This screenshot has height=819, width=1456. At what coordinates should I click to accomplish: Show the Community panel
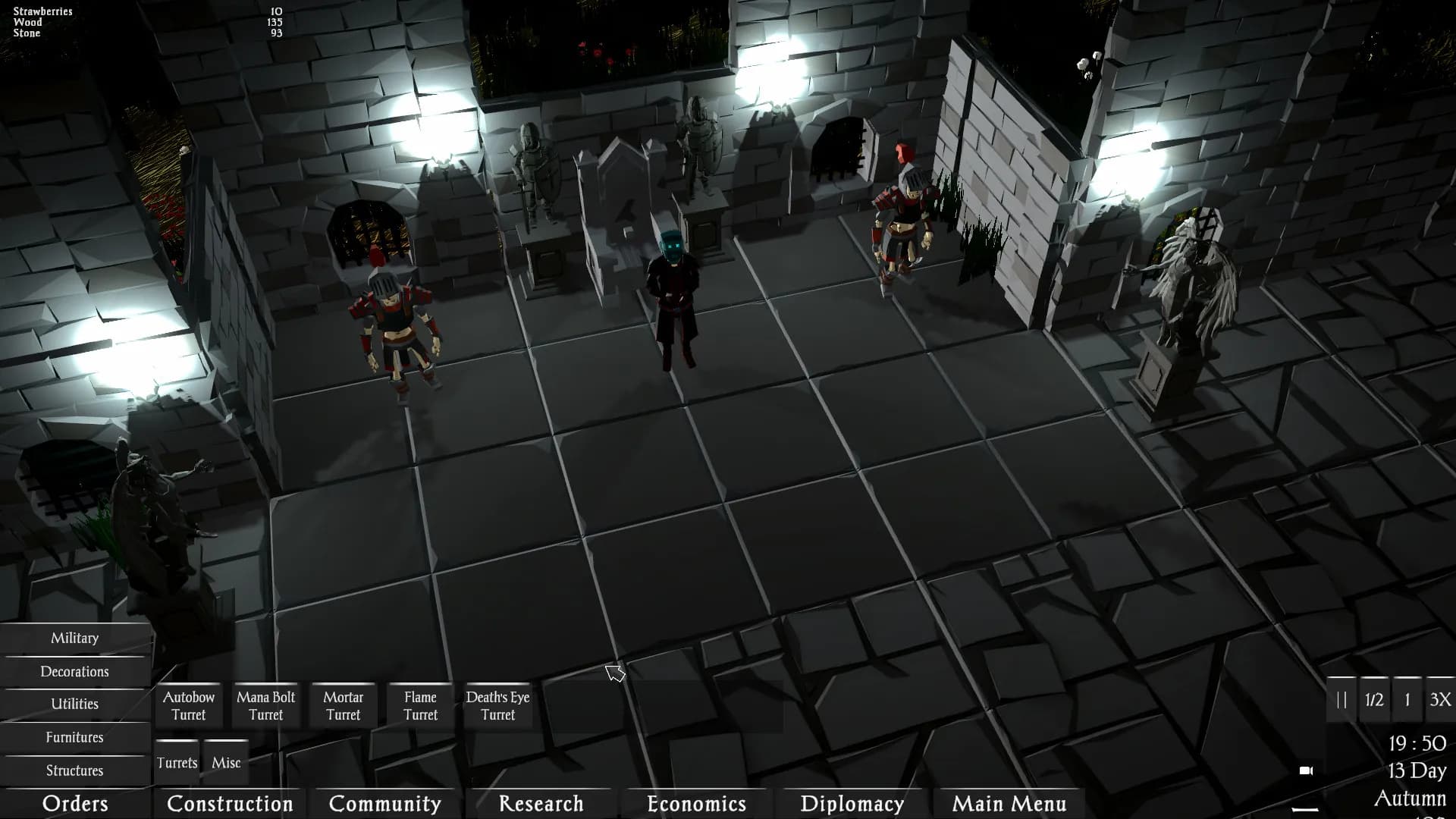pos(385,804)
